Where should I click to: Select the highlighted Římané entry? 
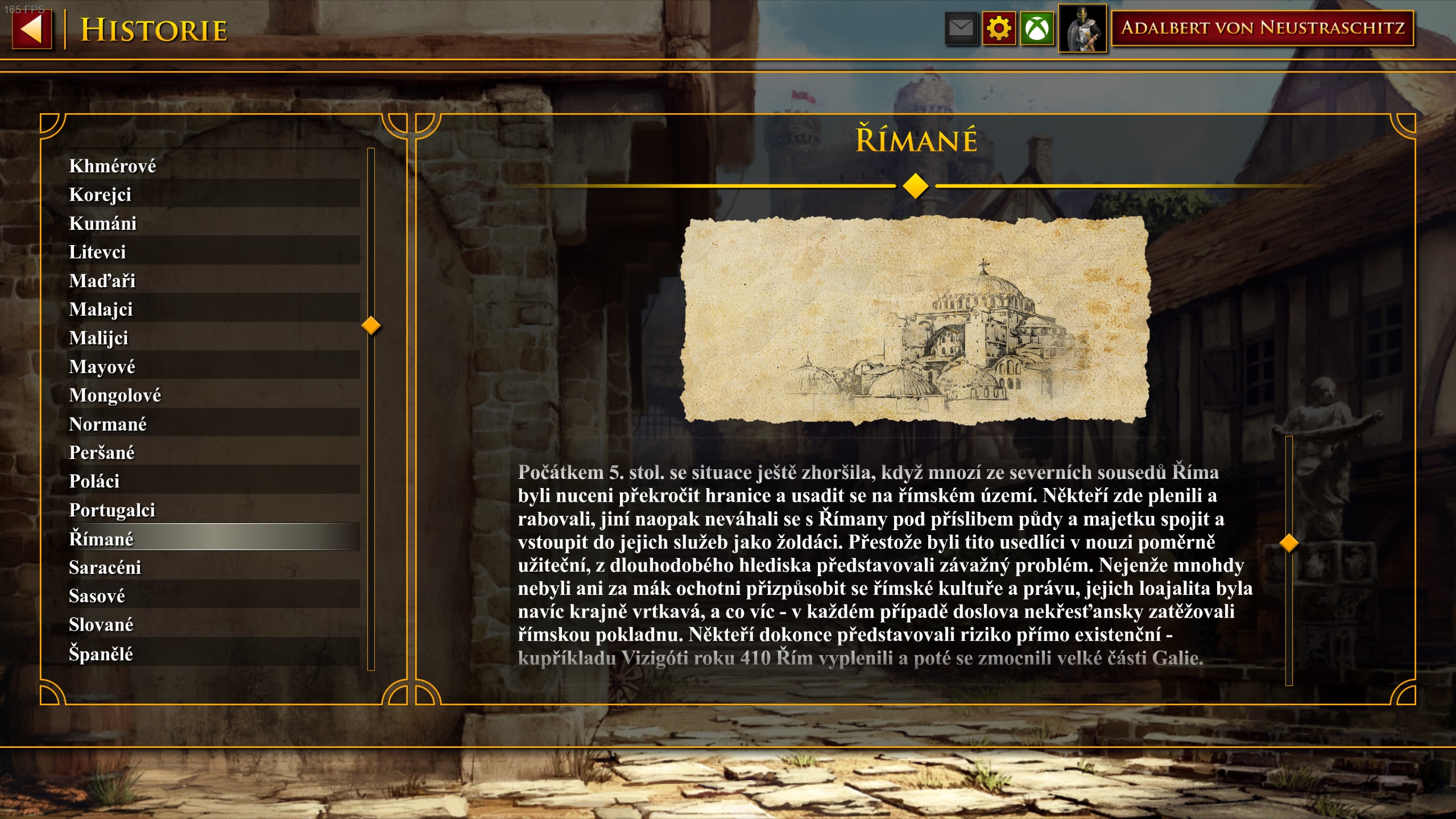click(x=101, y=538)
